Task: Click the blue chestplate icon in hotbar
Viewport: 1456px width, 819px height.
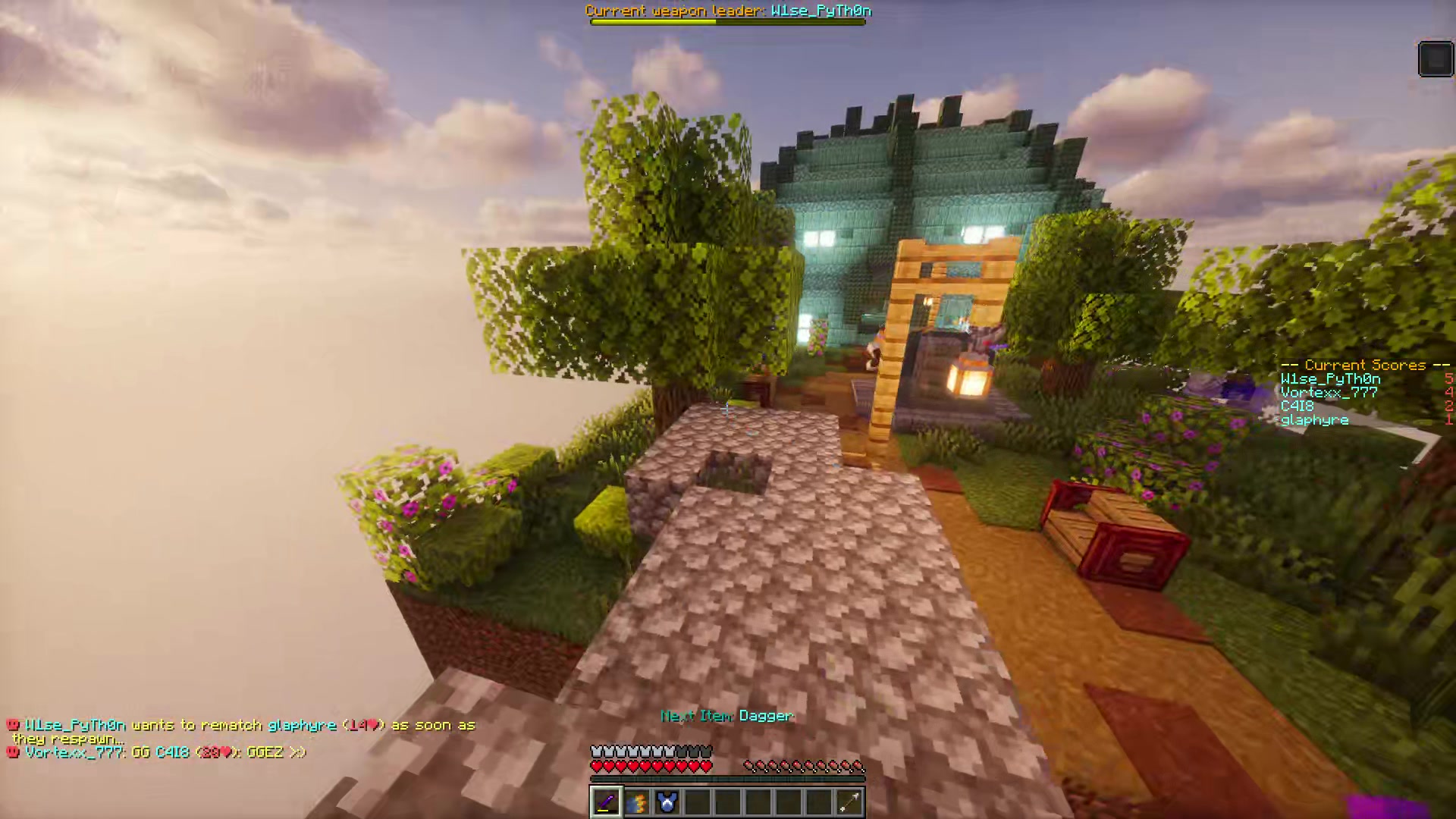Action: 666,802
